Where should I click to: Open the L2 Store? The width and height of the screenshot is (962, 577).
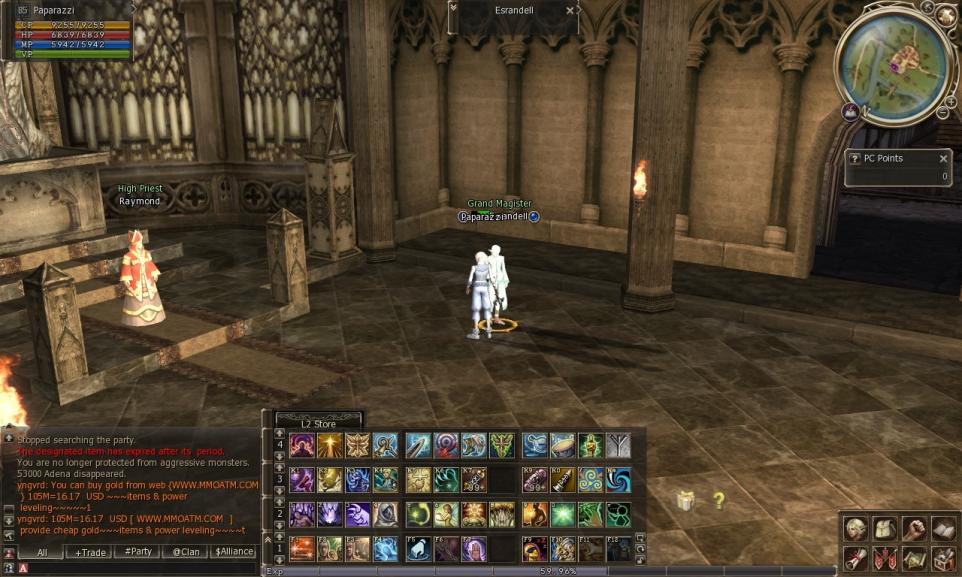(318, 423)
